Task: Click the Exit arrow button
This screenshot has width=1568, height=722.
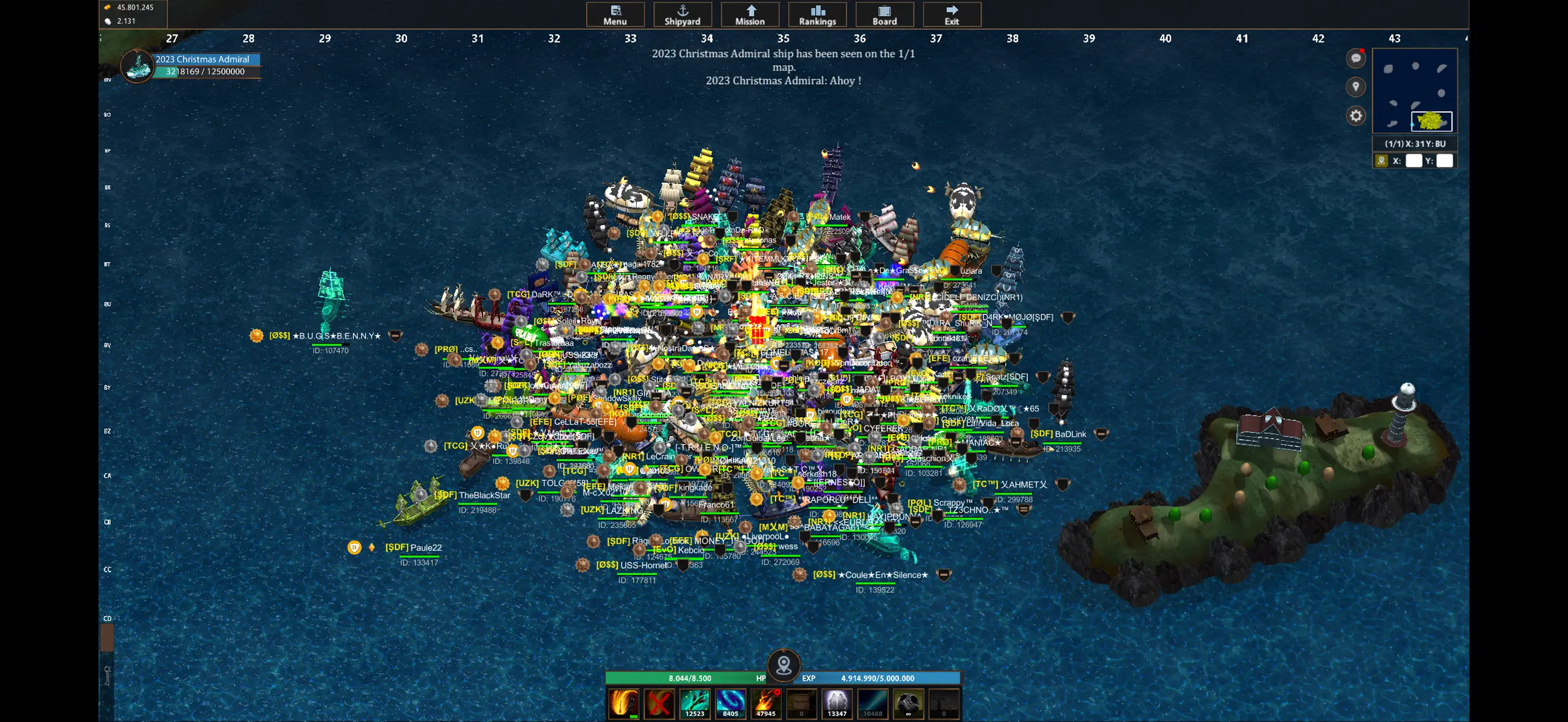Action: 951,14
